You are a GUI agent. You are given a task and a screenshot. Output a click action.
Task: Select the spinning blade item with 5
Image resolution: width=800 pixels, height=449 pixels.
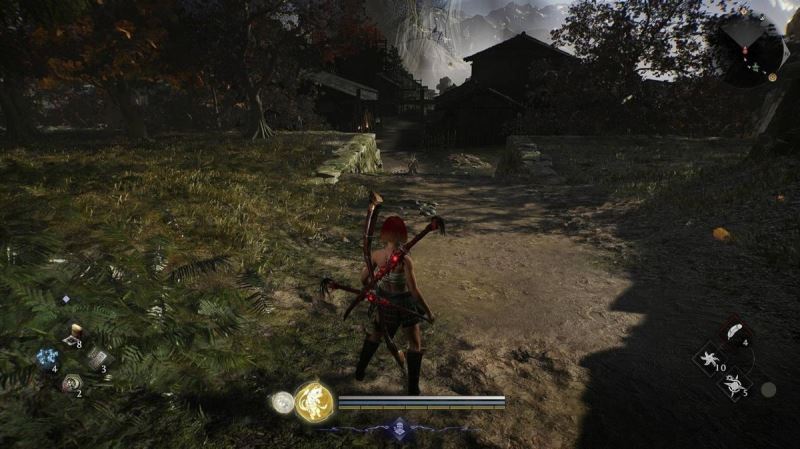click(734, 383)
